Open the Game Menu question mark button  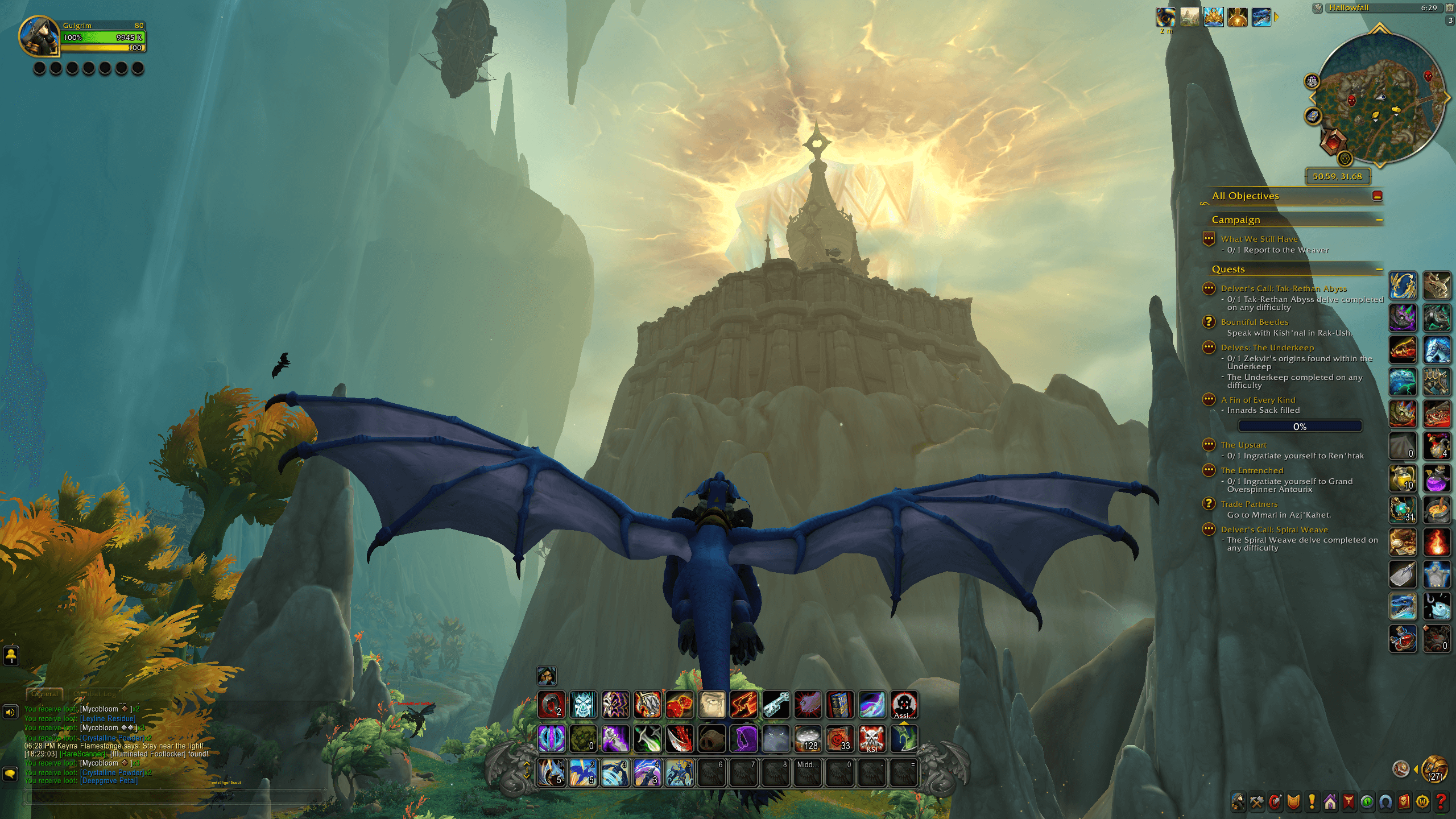[1441, 802]
